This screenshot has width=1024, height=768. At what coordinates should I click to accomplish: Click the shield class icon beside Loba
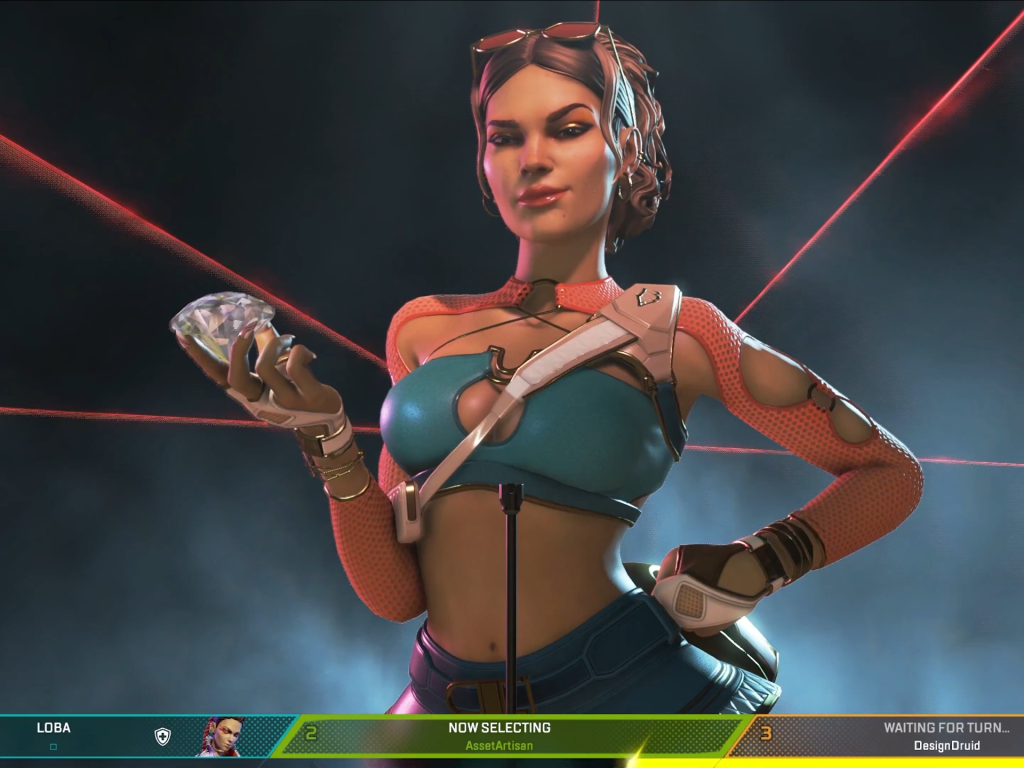coord(162,737)
